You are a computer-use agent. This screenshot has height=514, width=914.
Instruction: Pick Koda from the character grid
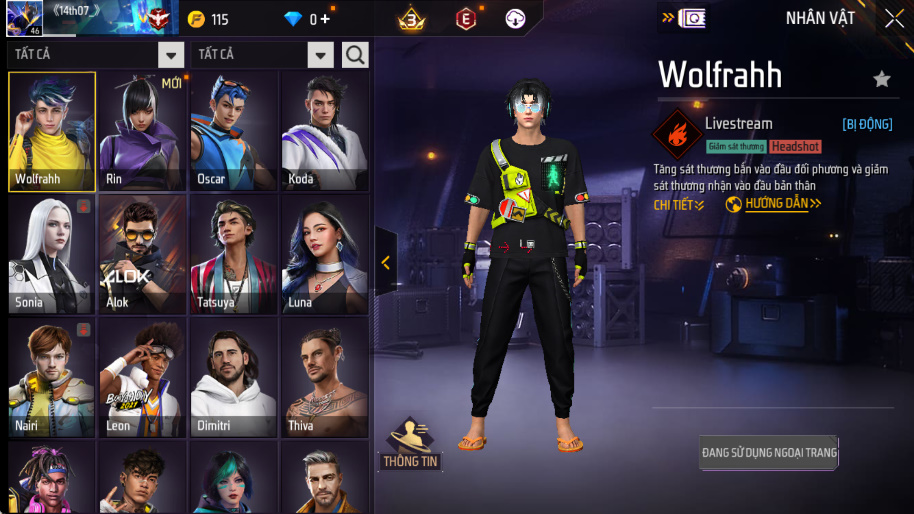pyautogui.click(x=325, y=131)
